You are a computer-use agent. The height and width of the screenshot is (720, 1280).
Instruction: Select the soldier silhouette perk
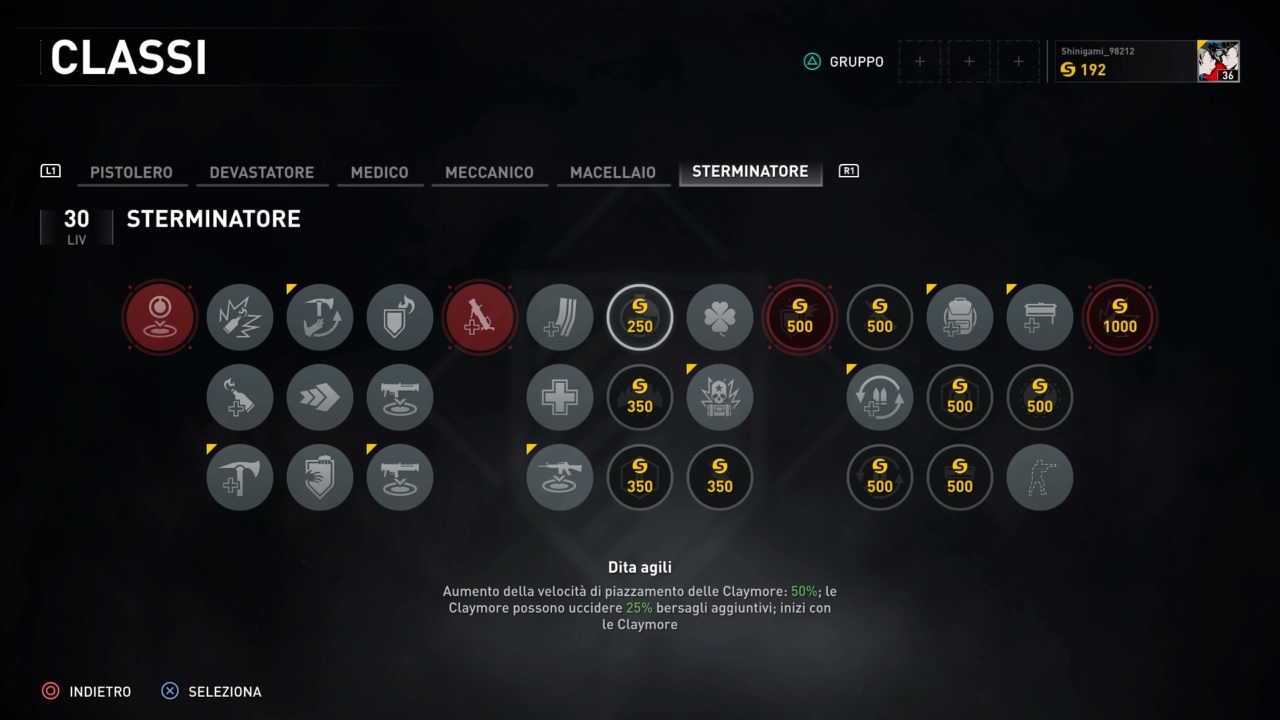(1040, 478)
